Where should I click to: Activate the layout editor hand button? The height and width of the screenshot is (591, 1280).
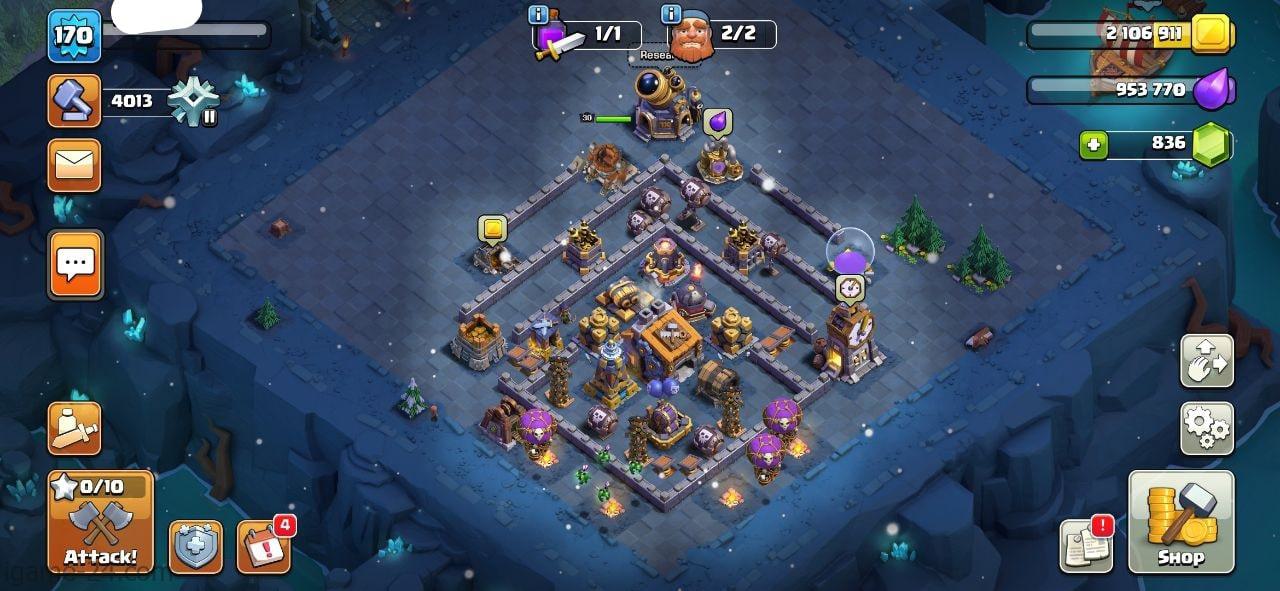(1207, 361)
